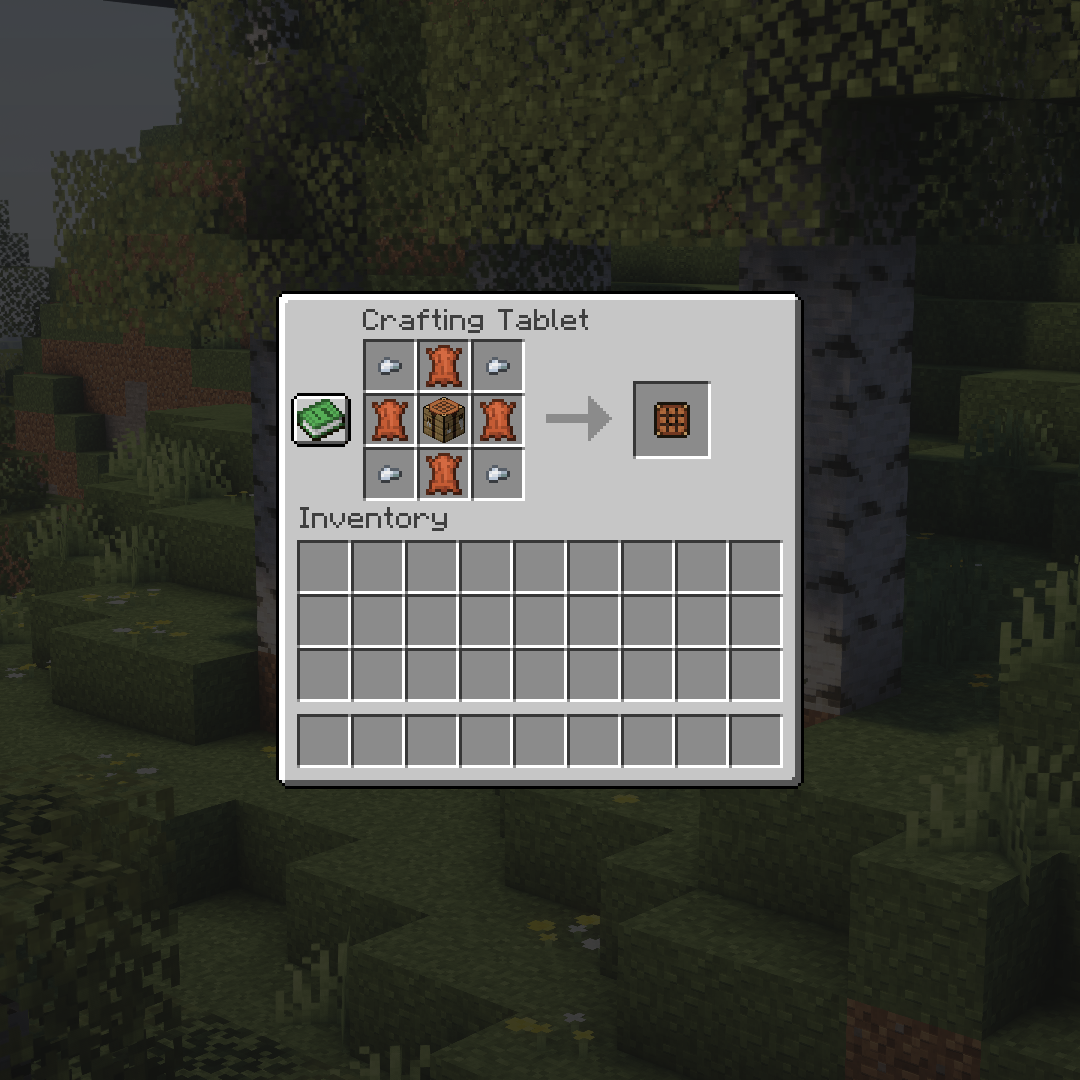This screenshot has height=1080, width=1080.
Task: Pick up the crafting table from the grid center
Action: tap(444, 420)
